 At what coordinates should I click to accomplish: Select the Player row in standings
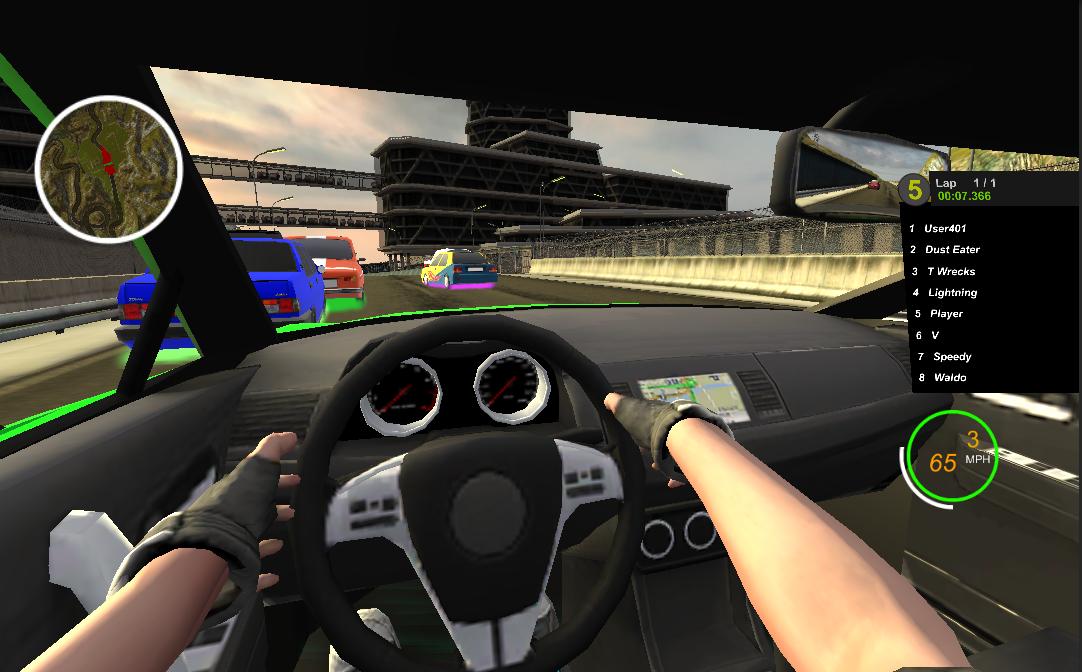tap(946, 314)
